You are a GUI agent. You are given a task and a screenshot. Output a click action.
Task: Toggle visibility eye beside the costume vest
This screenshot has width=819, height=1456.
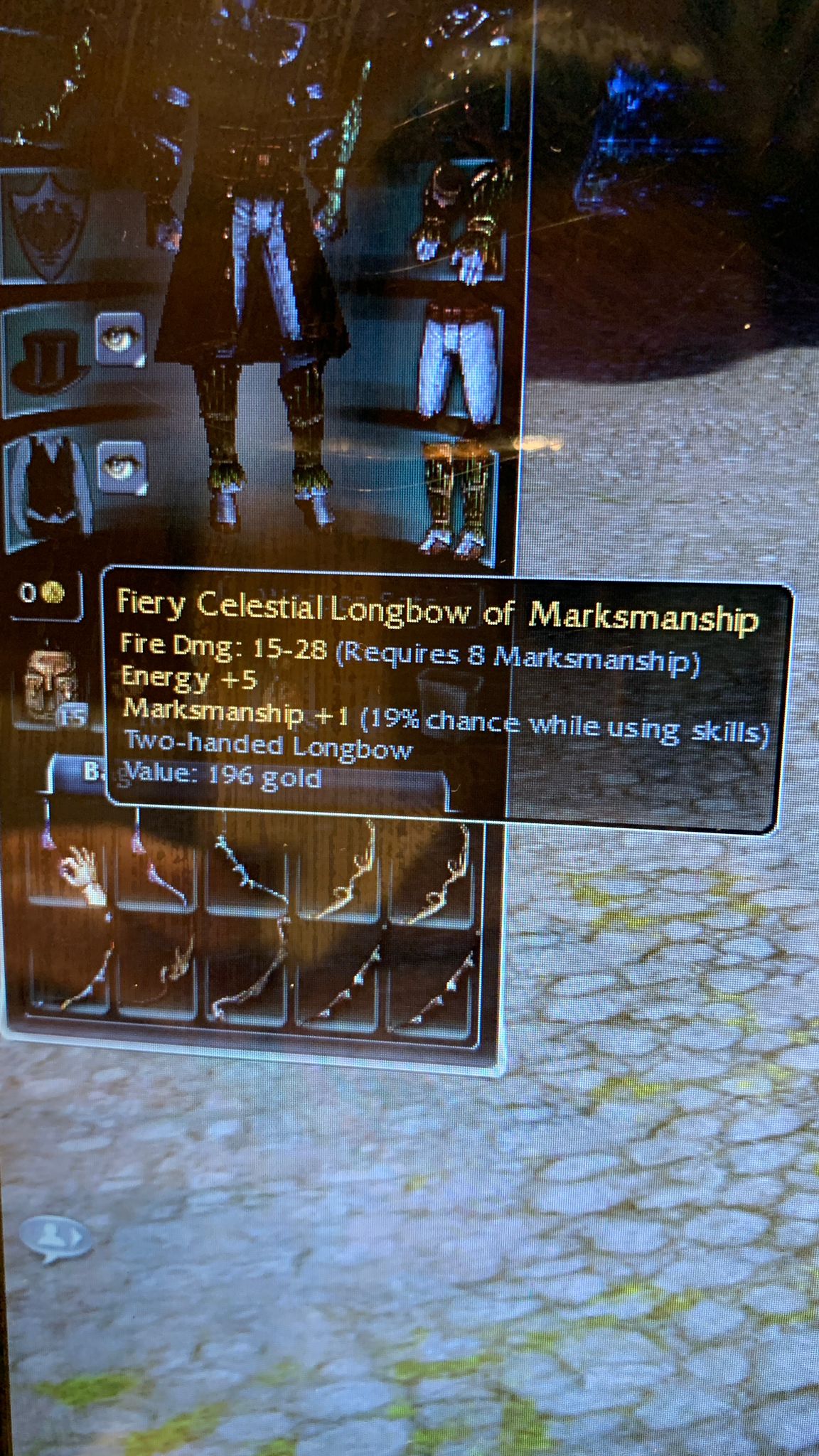point(120,467)
